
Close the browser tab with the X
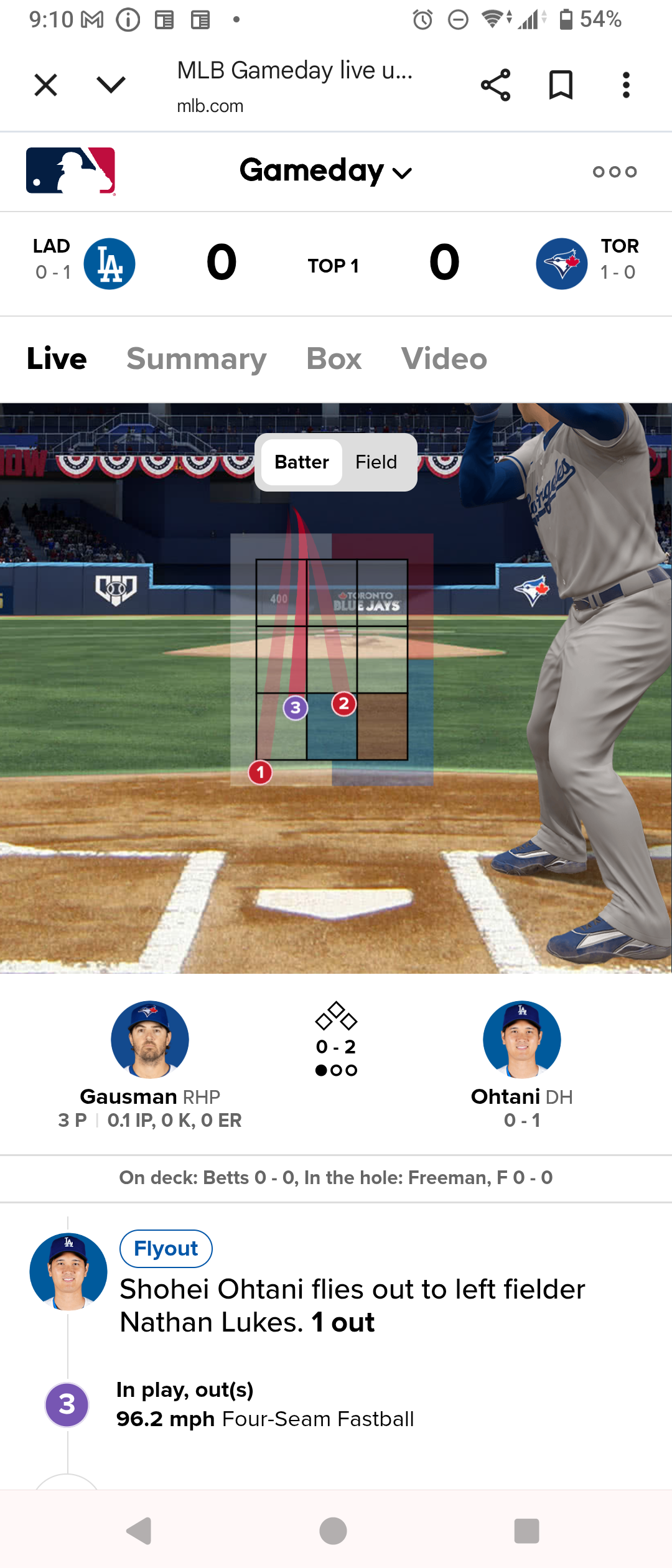click(x=45, y=85)
